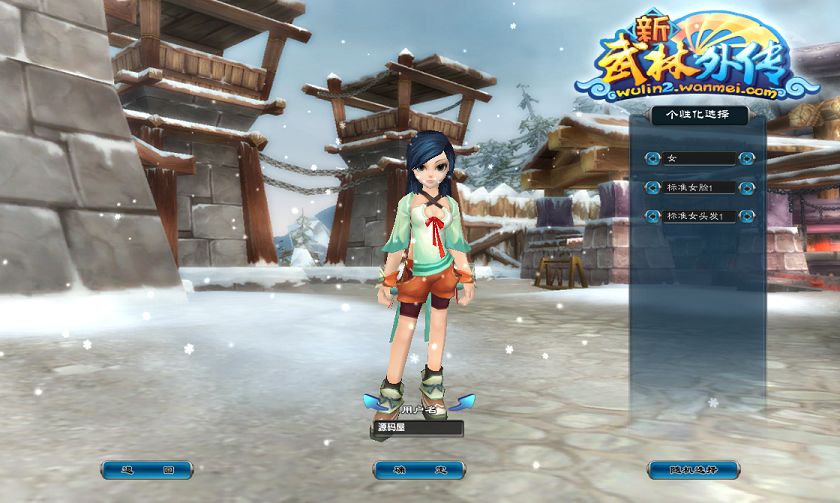Click the 返回 (back) button

click(x=147, y=469)
